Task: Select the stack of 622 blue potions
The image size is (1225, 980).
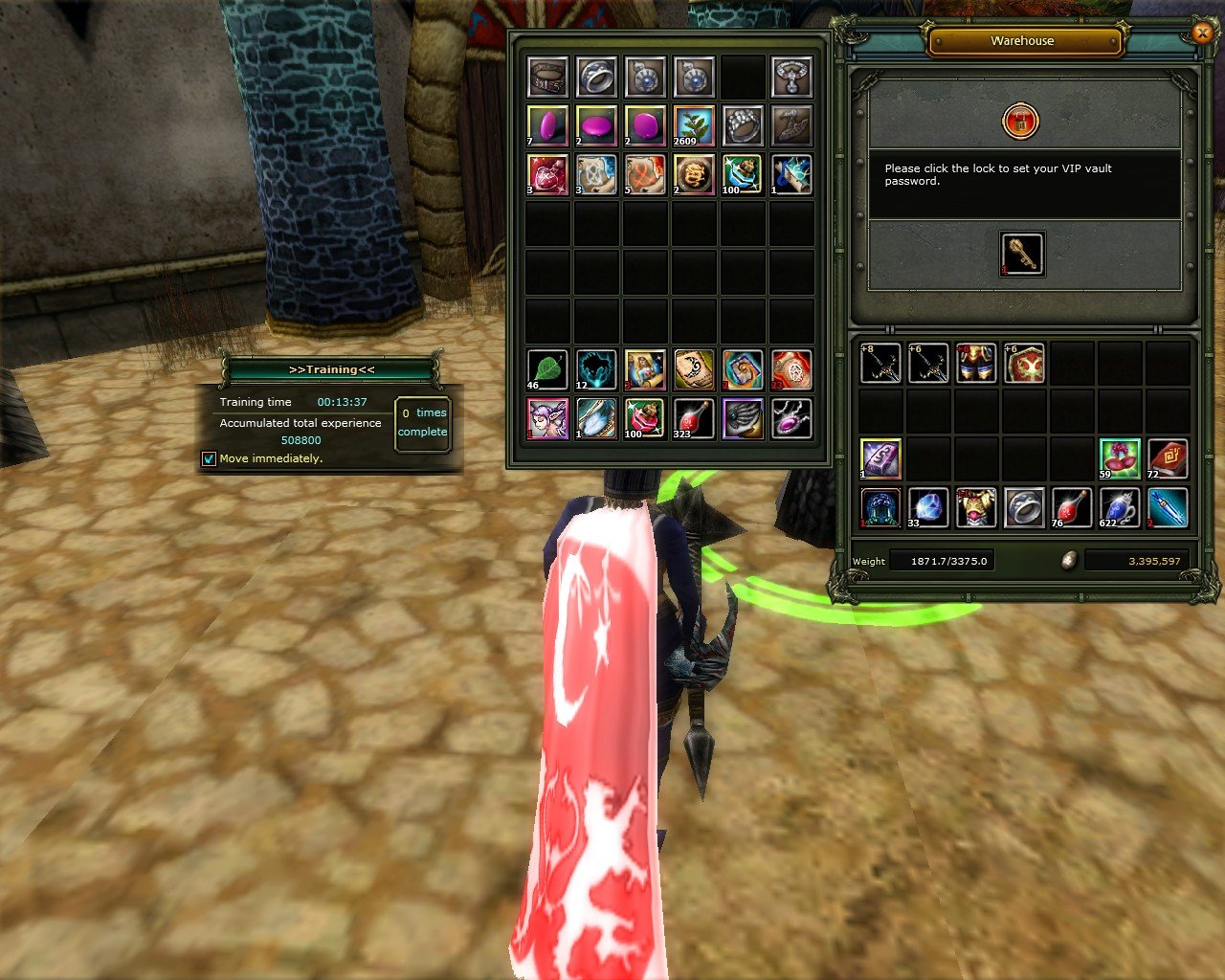Action: pos(1119,507)
